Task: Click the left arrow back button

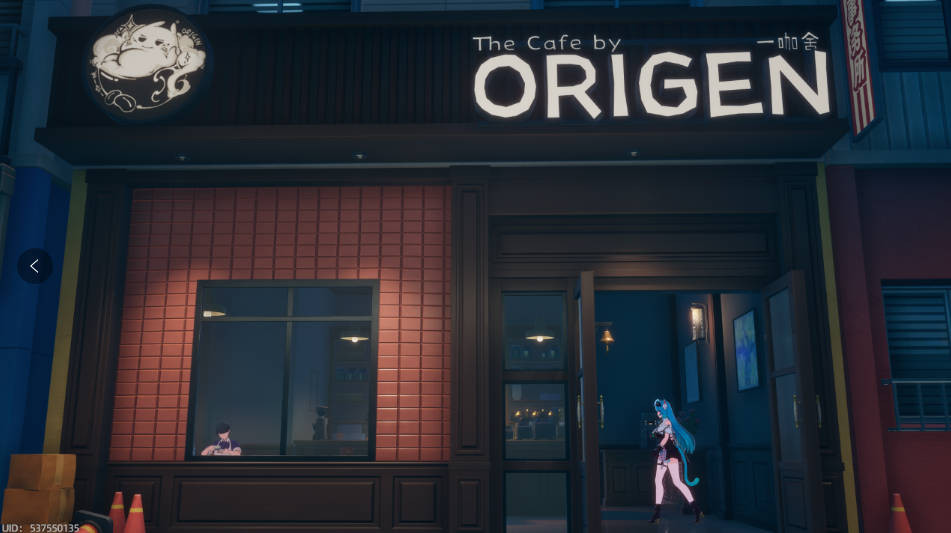Action: pyautogui.click(x=35, y=266)
